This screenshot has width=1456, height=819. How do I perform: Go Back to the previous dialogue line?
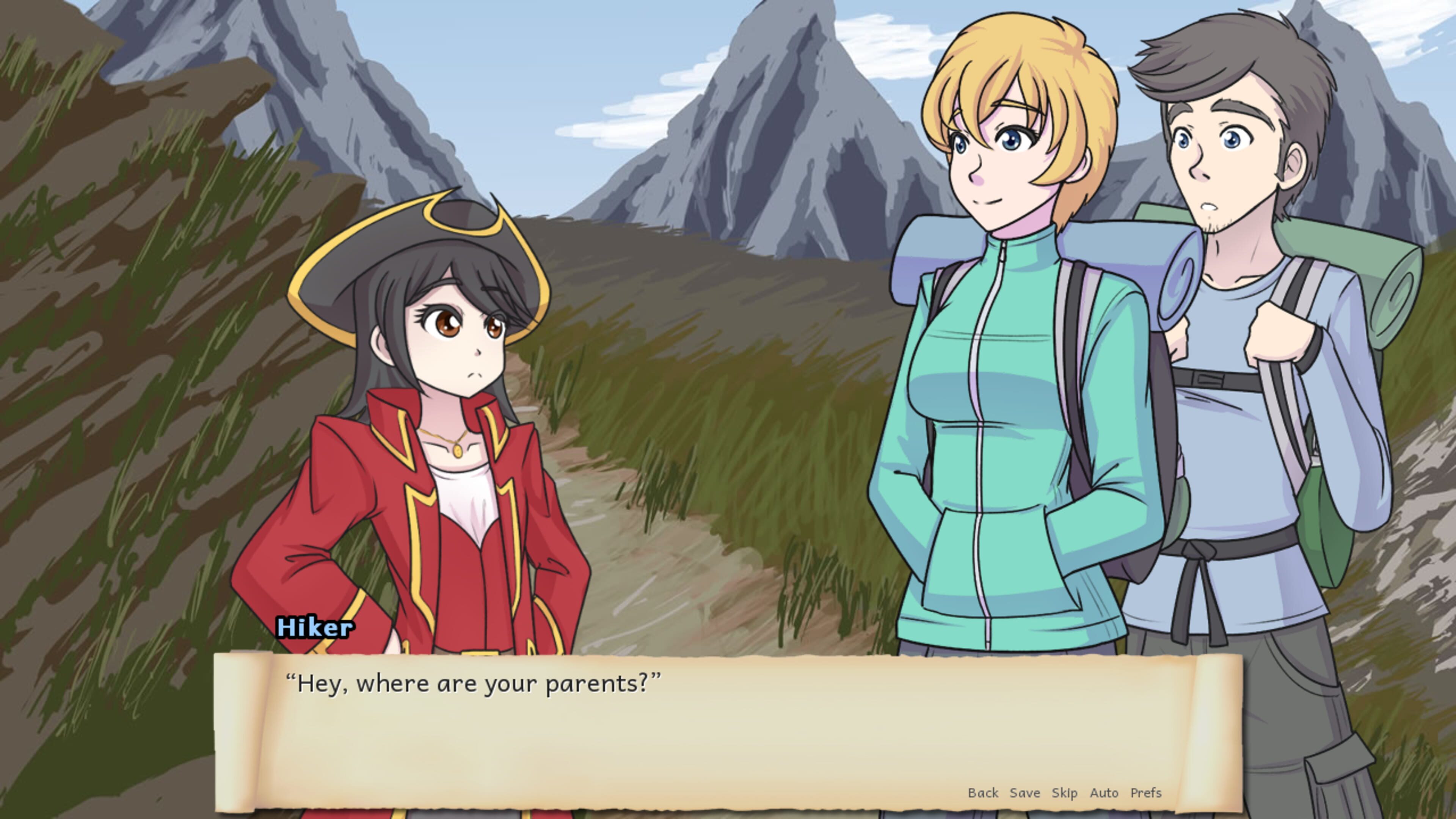983,793
